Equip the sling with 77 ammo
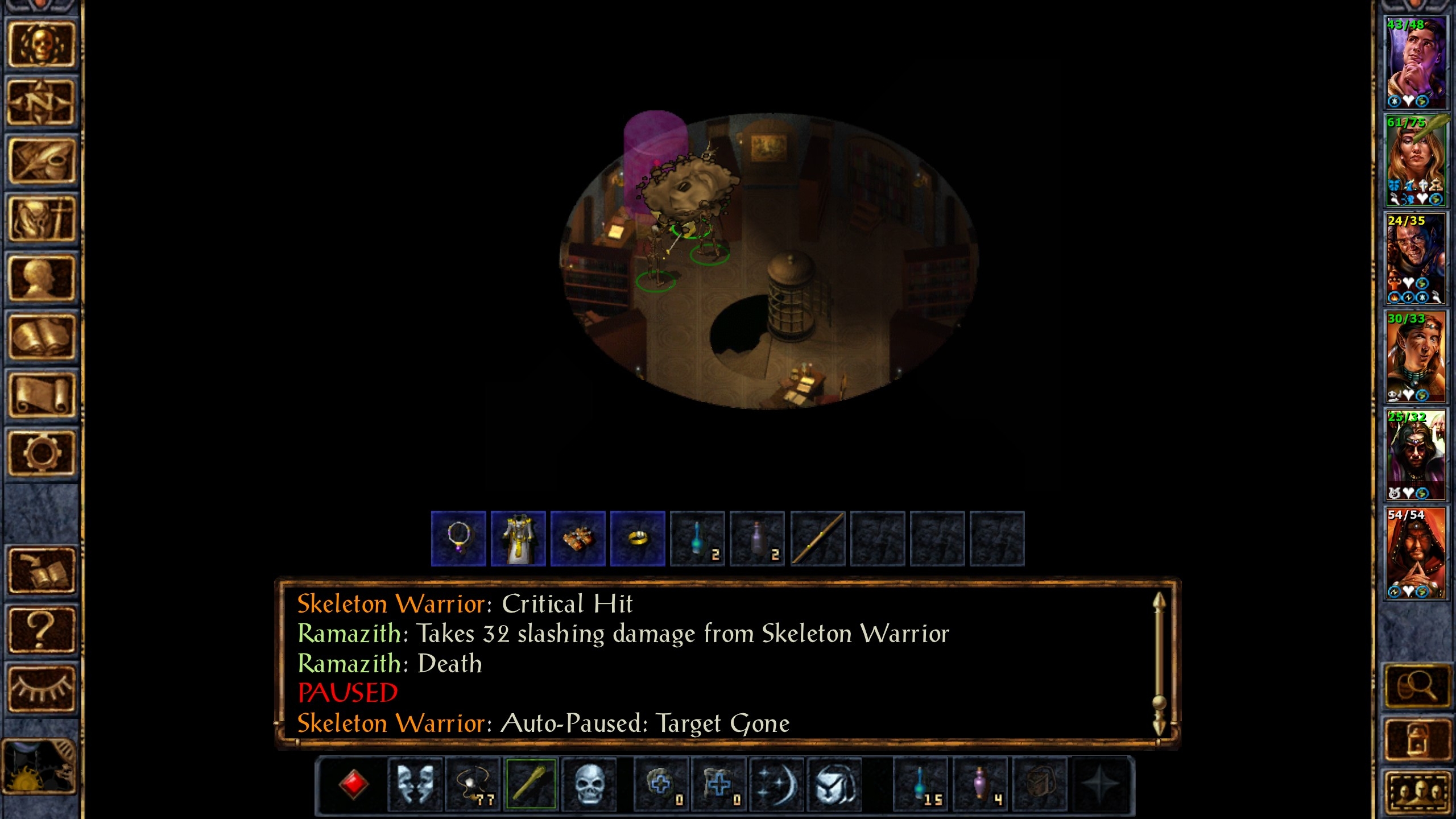This screenshot has height=819, width=1456. pos(473,784)
